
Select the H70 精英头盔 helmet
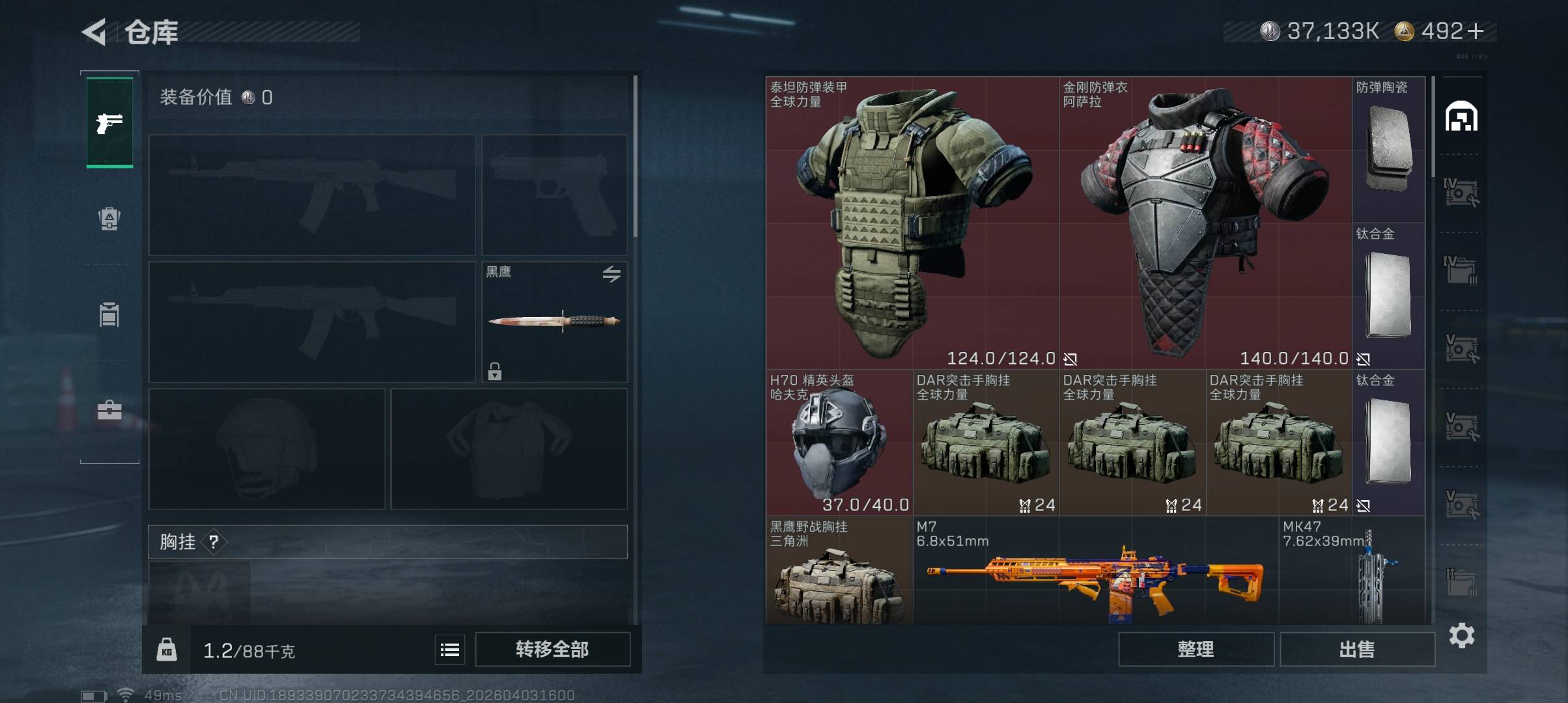pos(839,443)
